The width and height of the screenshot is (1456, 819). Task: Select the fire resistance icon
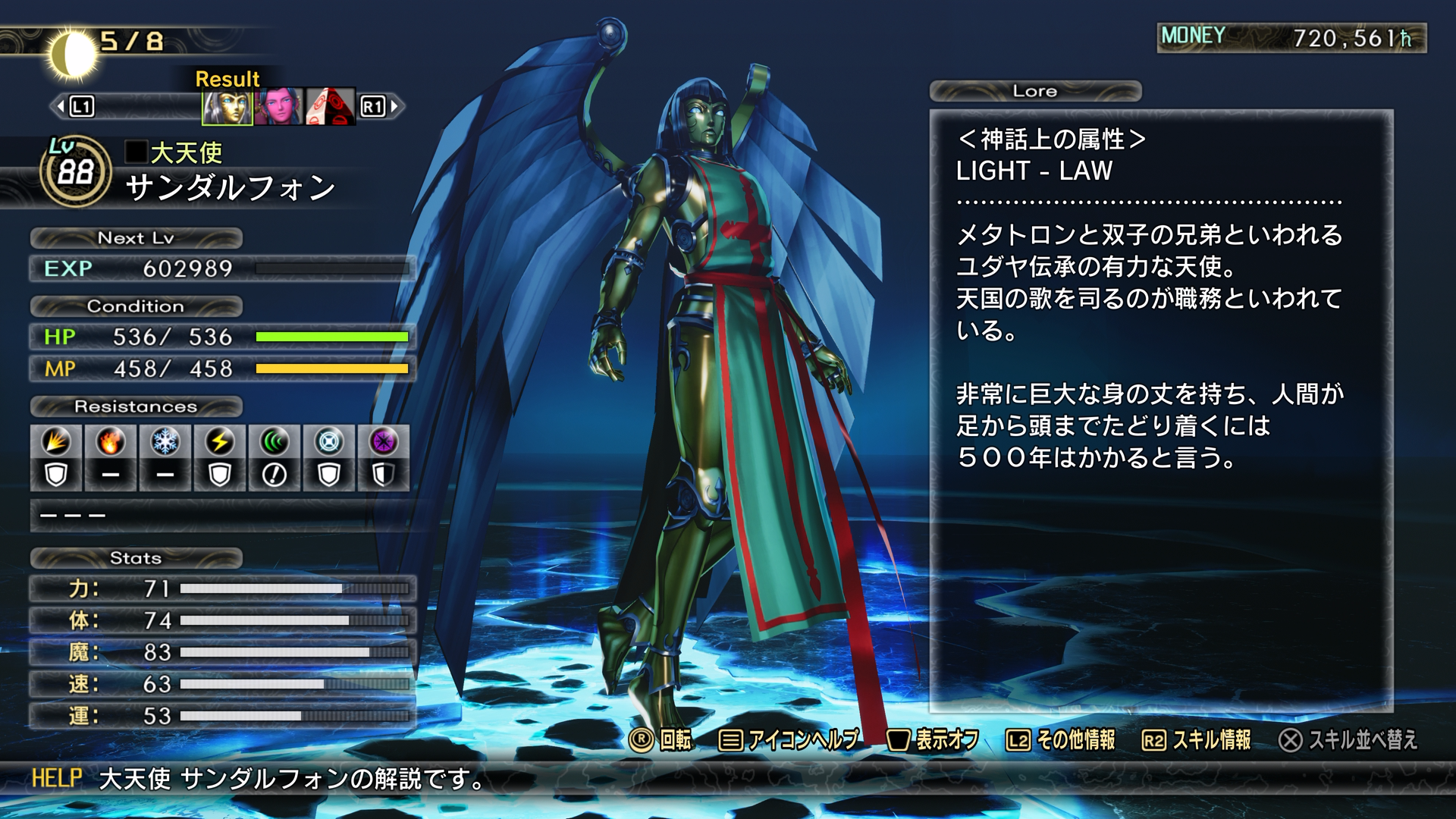(111, 442)
